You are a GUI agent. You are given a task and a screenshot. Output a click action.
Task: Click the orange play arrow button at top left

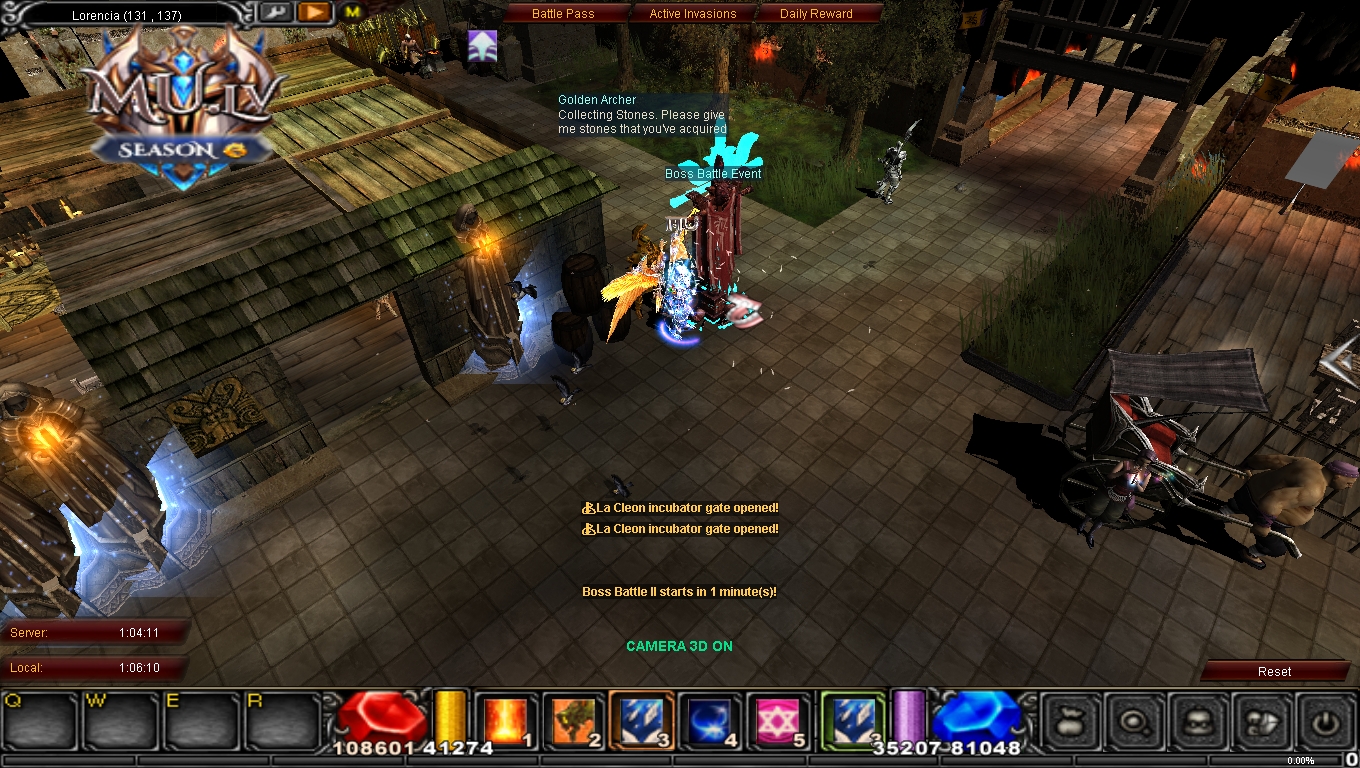312,11
